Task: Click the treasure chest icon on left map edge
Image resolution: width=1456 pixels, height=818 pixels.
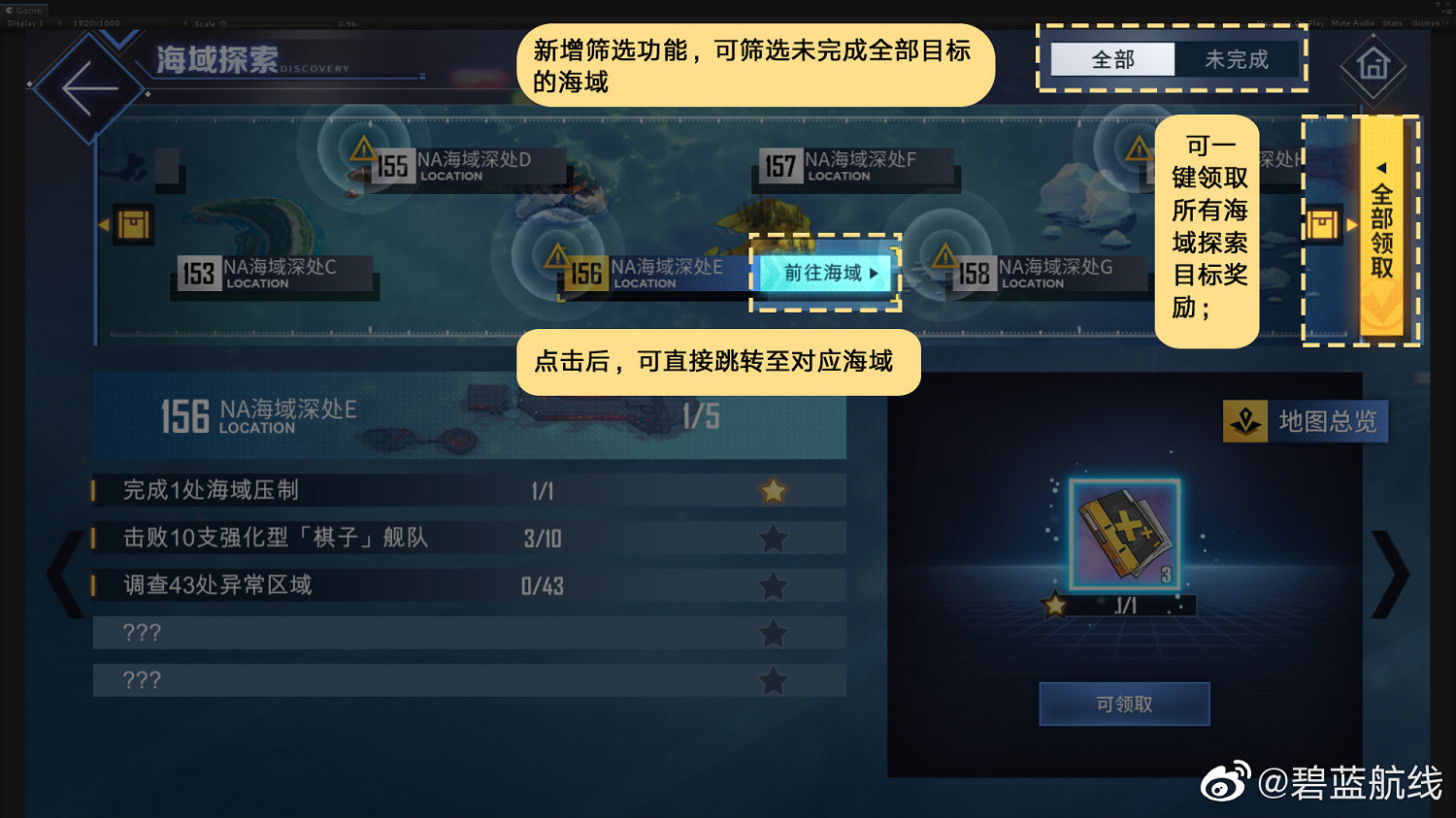Action: 132,223
